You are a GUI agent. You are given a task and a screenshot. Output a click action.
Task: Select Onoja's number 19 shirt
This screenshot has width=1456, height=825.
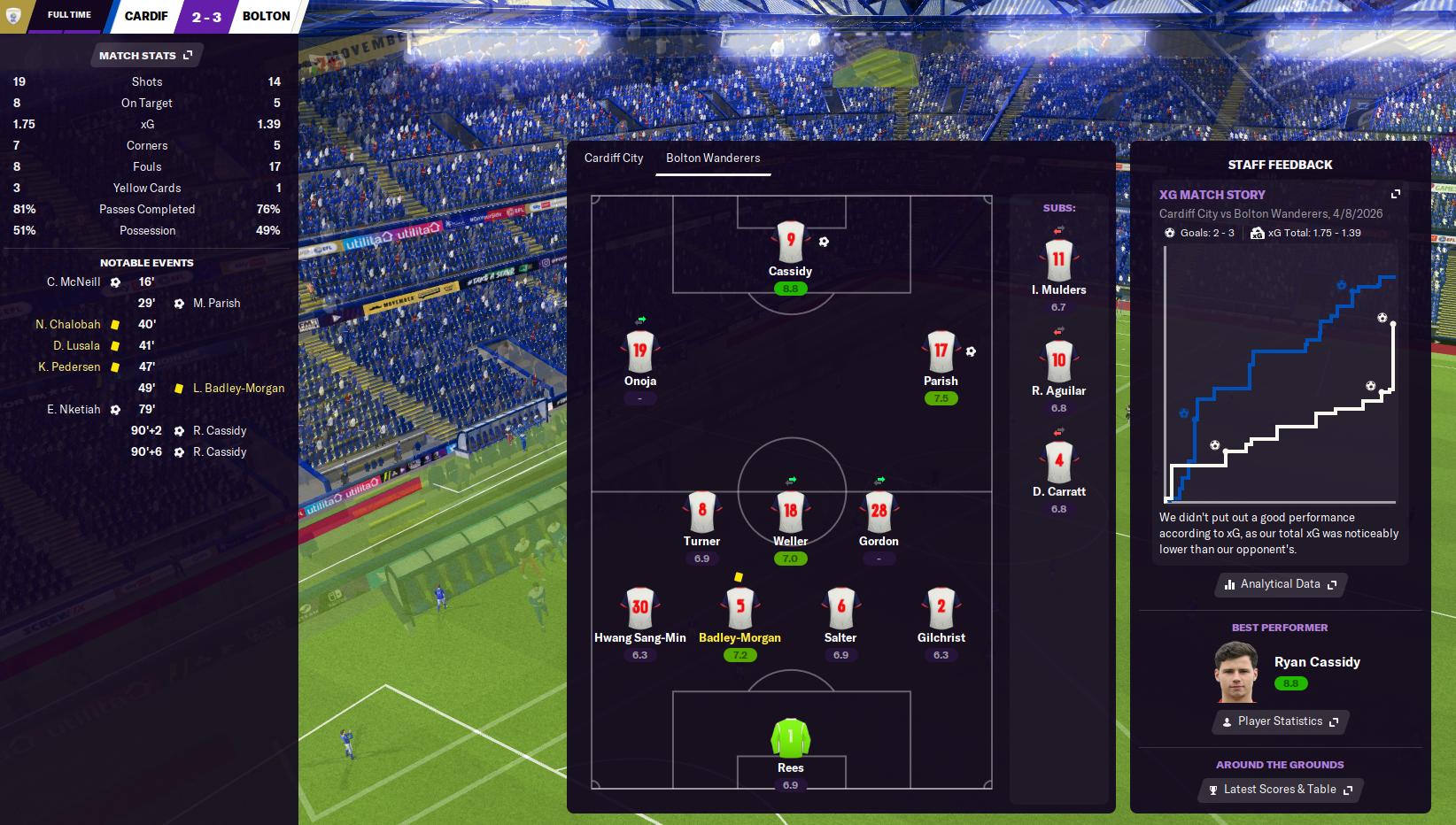click(x=639, y=351)
